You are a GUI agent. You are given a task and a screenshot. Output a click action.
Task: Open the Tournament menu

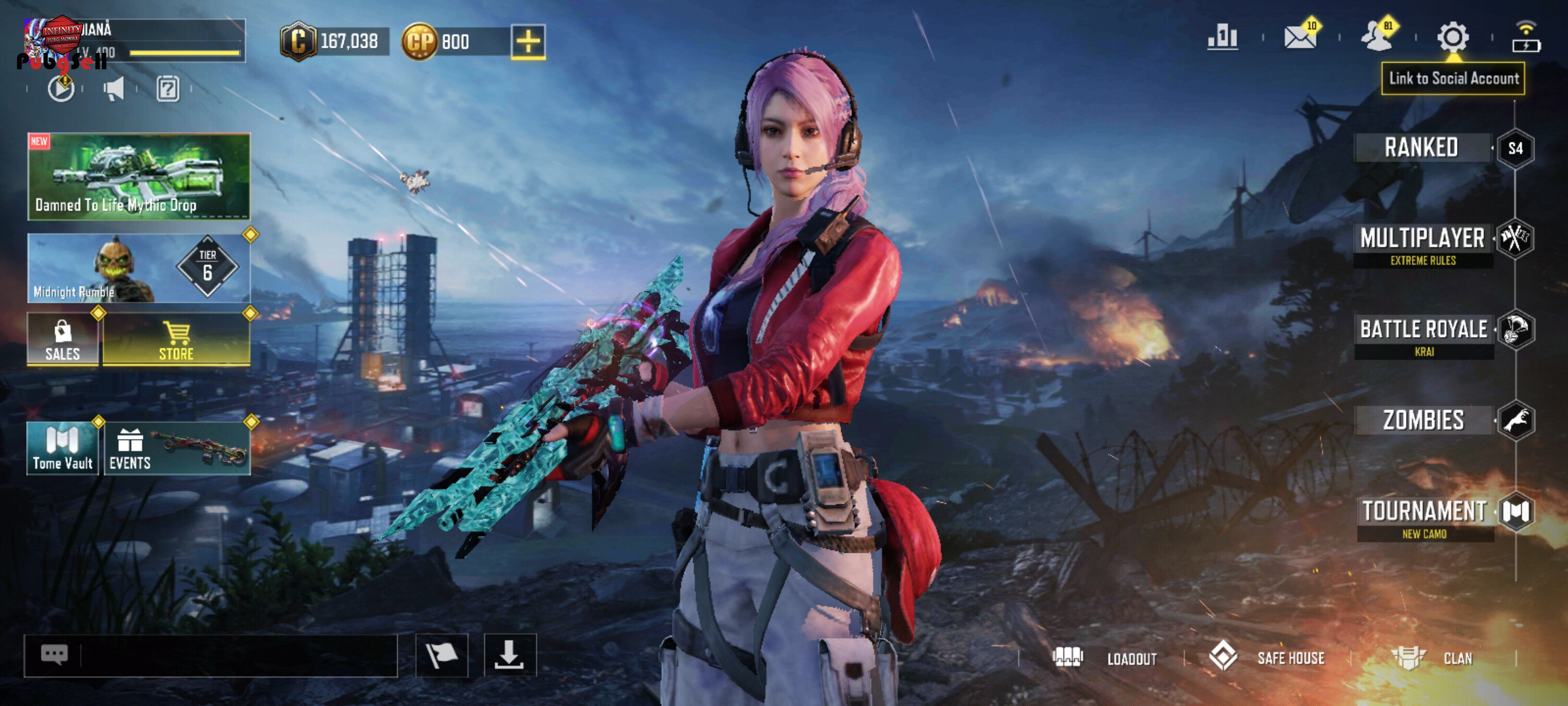[x=1425, y=512]
